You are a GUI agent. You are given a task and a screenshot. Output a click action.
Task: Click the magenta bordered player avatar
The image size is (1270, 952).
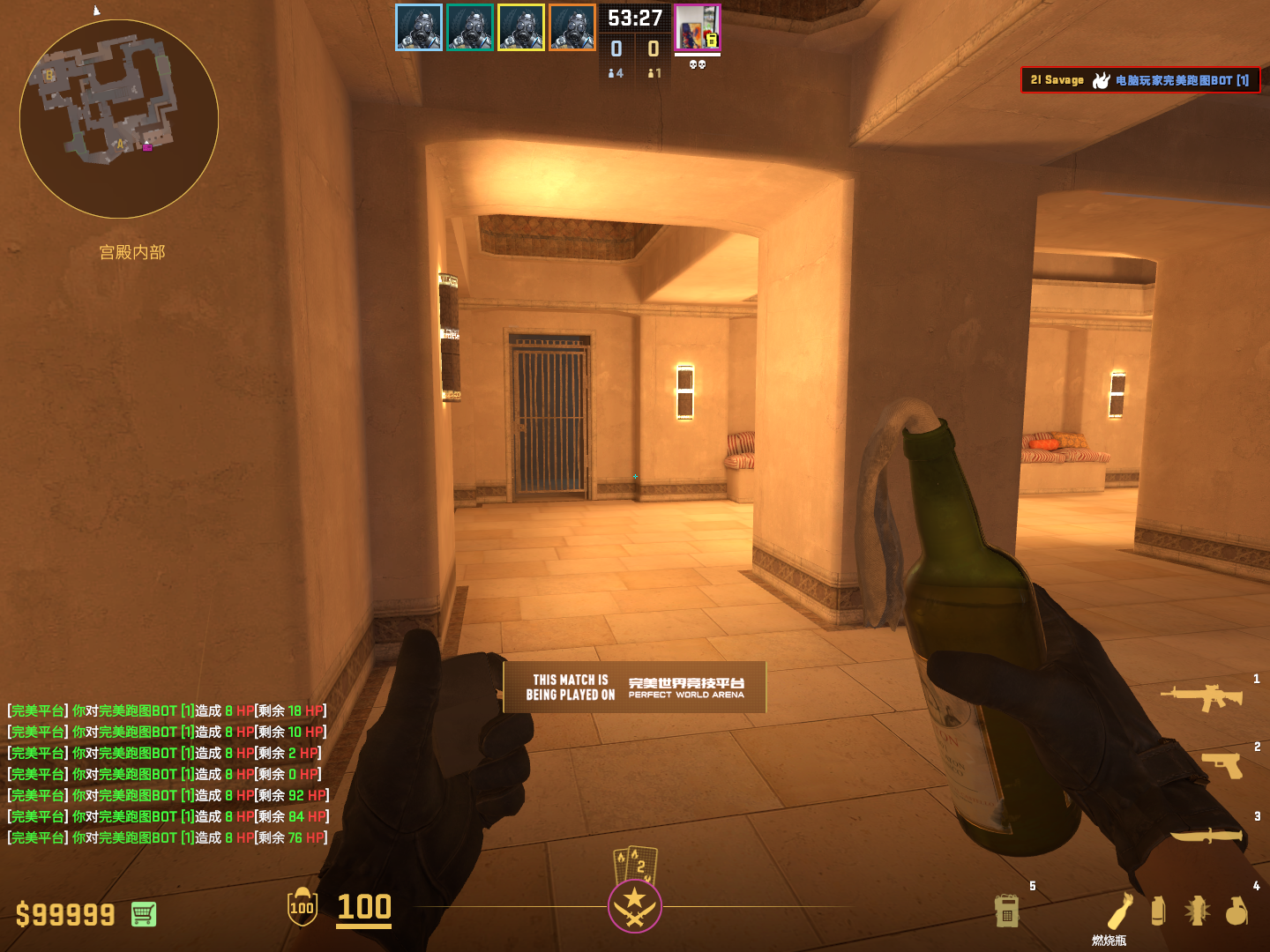click(x=698, y=27)
